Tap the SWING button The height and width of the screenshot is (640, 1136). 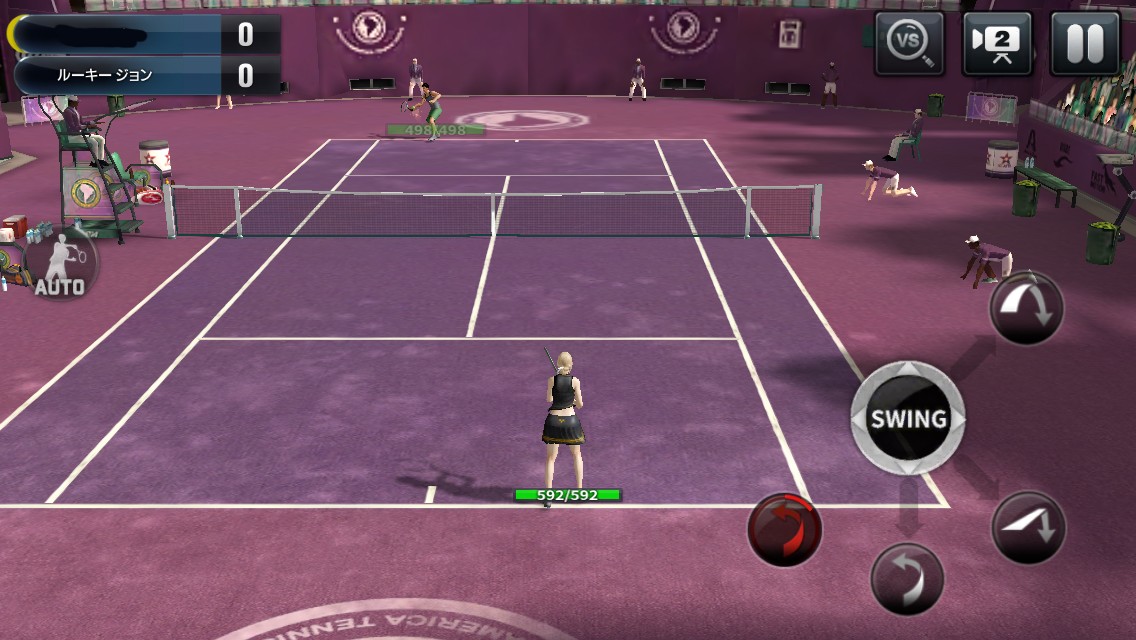[907, 418]
